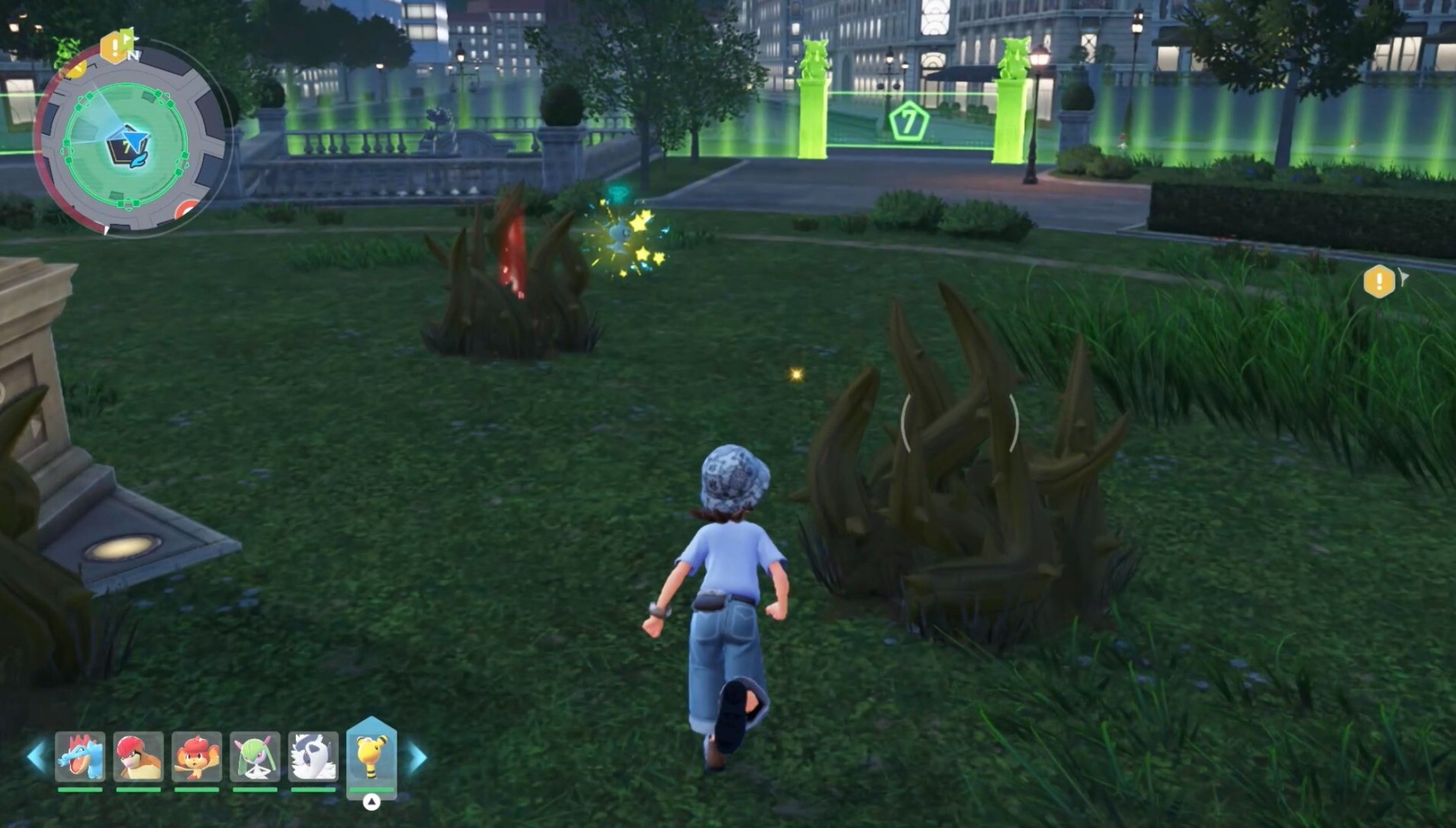Image resolution: width=1456 pixels, height=828 pixels.
Task: Click the right arrow beside the party bar
Action: click(417, 757)
